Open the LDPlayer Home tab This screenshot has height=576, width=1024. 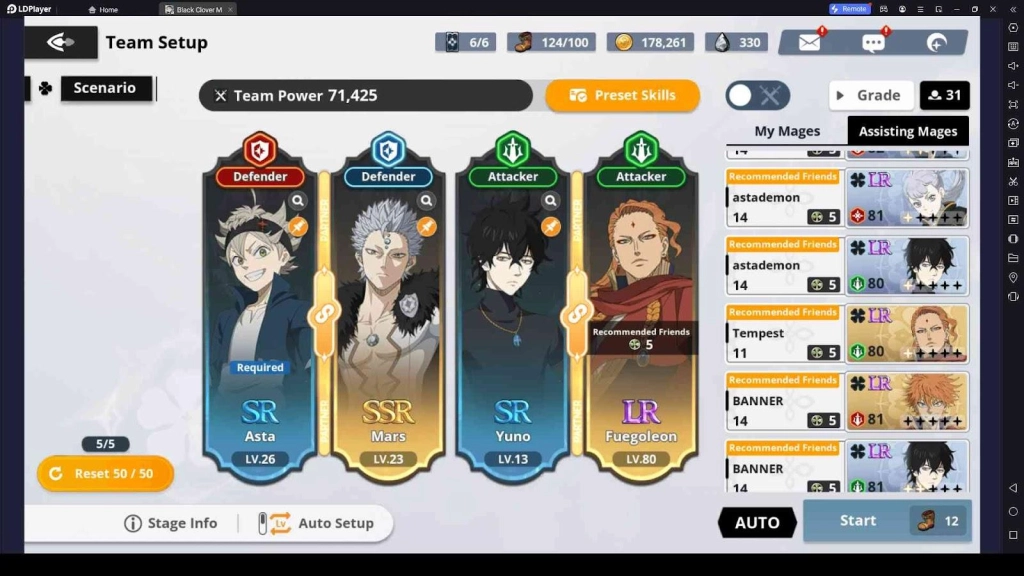tap(103, 9)
